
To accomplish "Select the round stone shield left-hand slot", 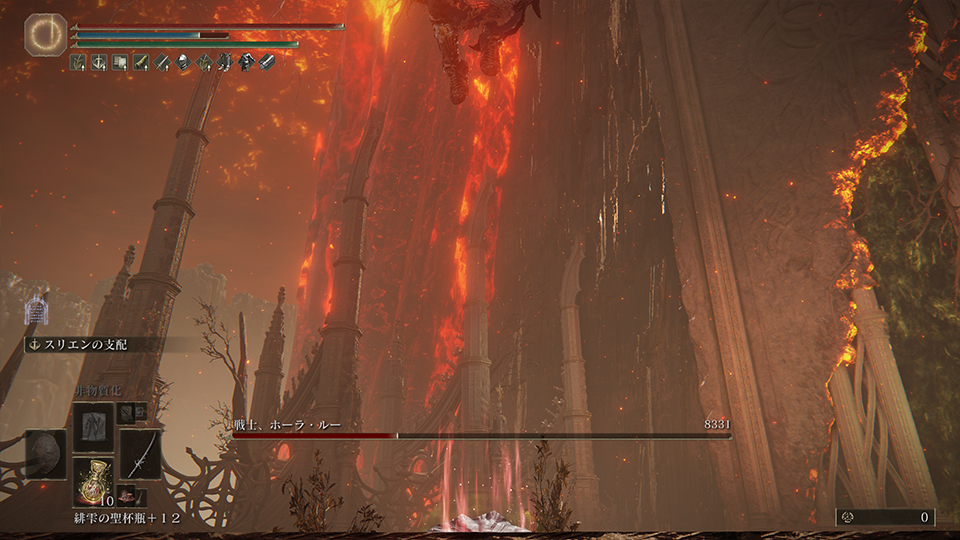I will click(x=46, y=453).
